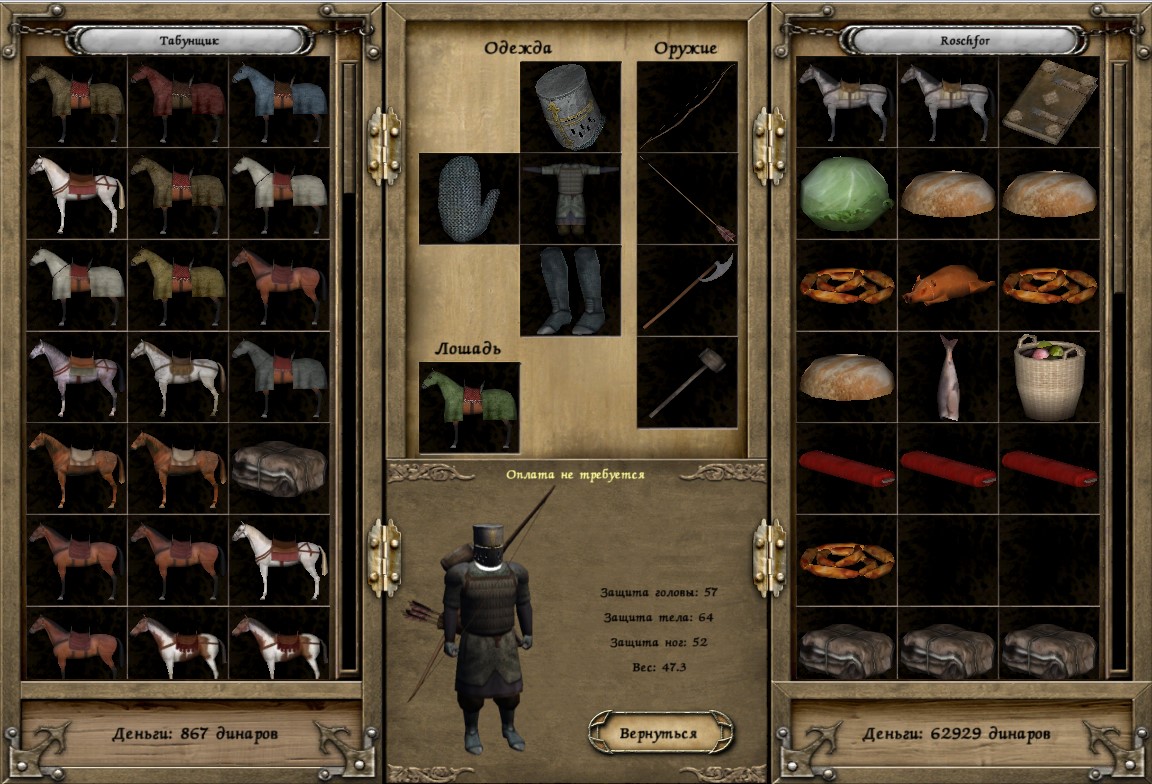Select the equipped bow slot

(x=687, y=106)
